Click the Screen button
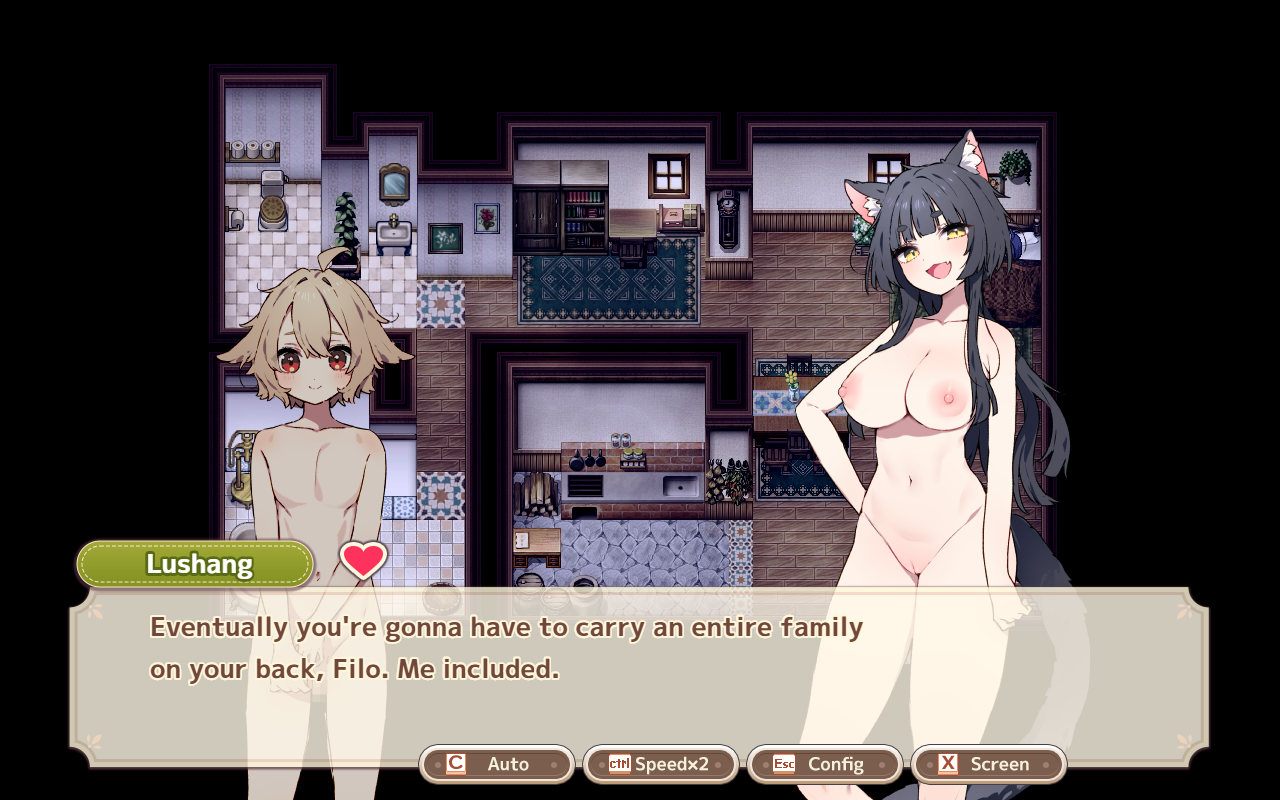Image resolution: width=1280 pixels, height=800 pixels. point(989,764)
